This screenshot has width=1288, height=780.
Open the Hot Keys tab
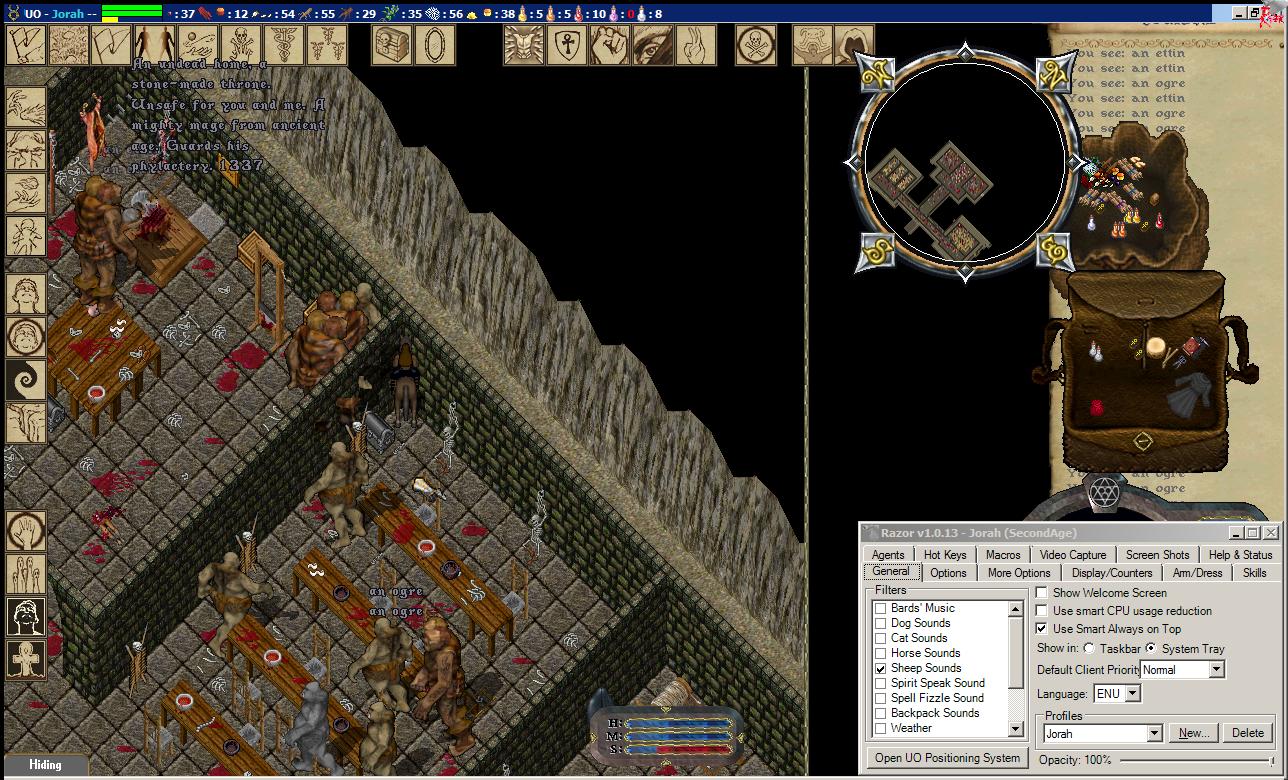(945, 555)
